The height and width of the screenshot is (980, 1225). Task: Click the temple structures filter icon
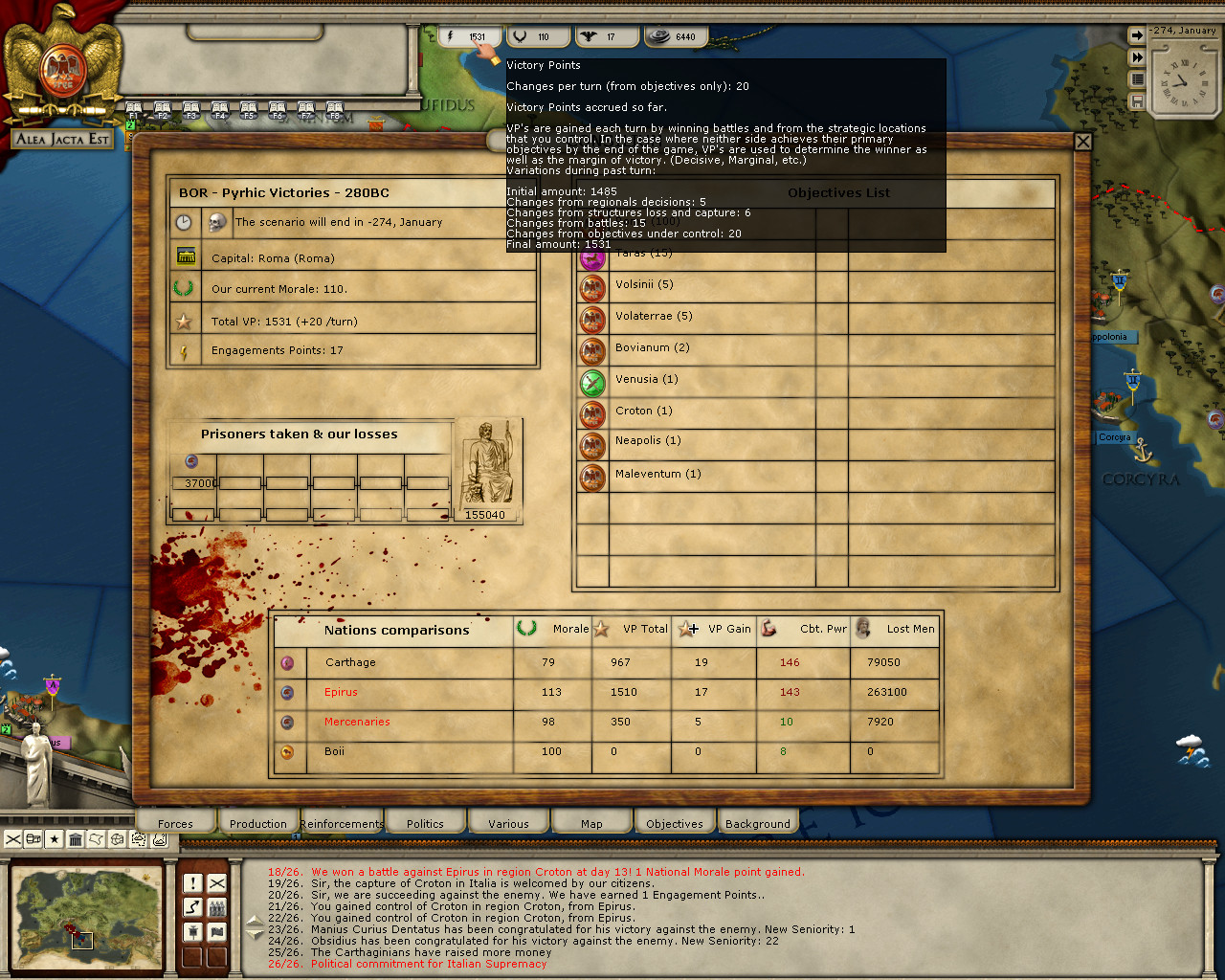[76, 839]
